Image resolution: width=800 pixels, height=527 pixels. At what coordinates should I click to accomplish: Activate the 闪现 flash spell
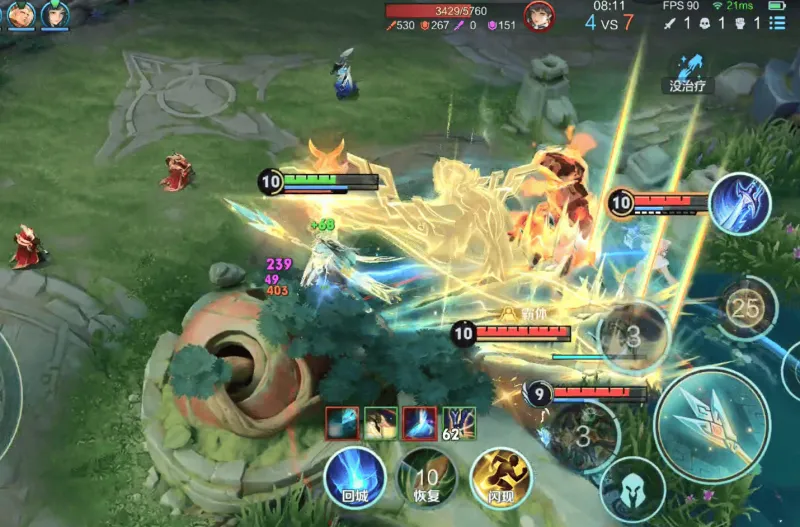point(500,475)
